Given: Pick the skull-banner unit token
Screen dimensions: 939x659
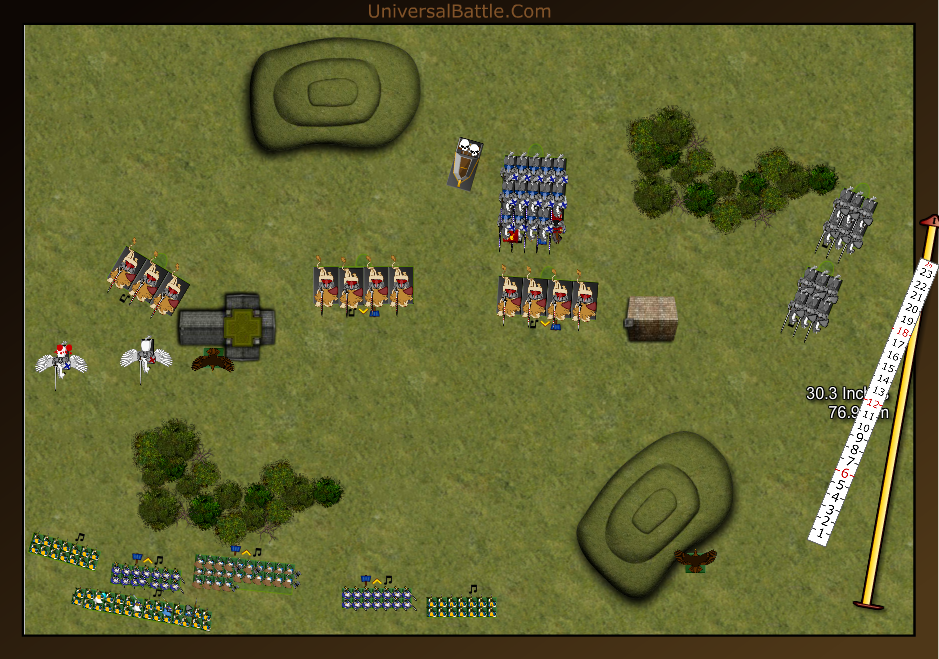Looking at the screenshot, I should click(x=465, y=161).
